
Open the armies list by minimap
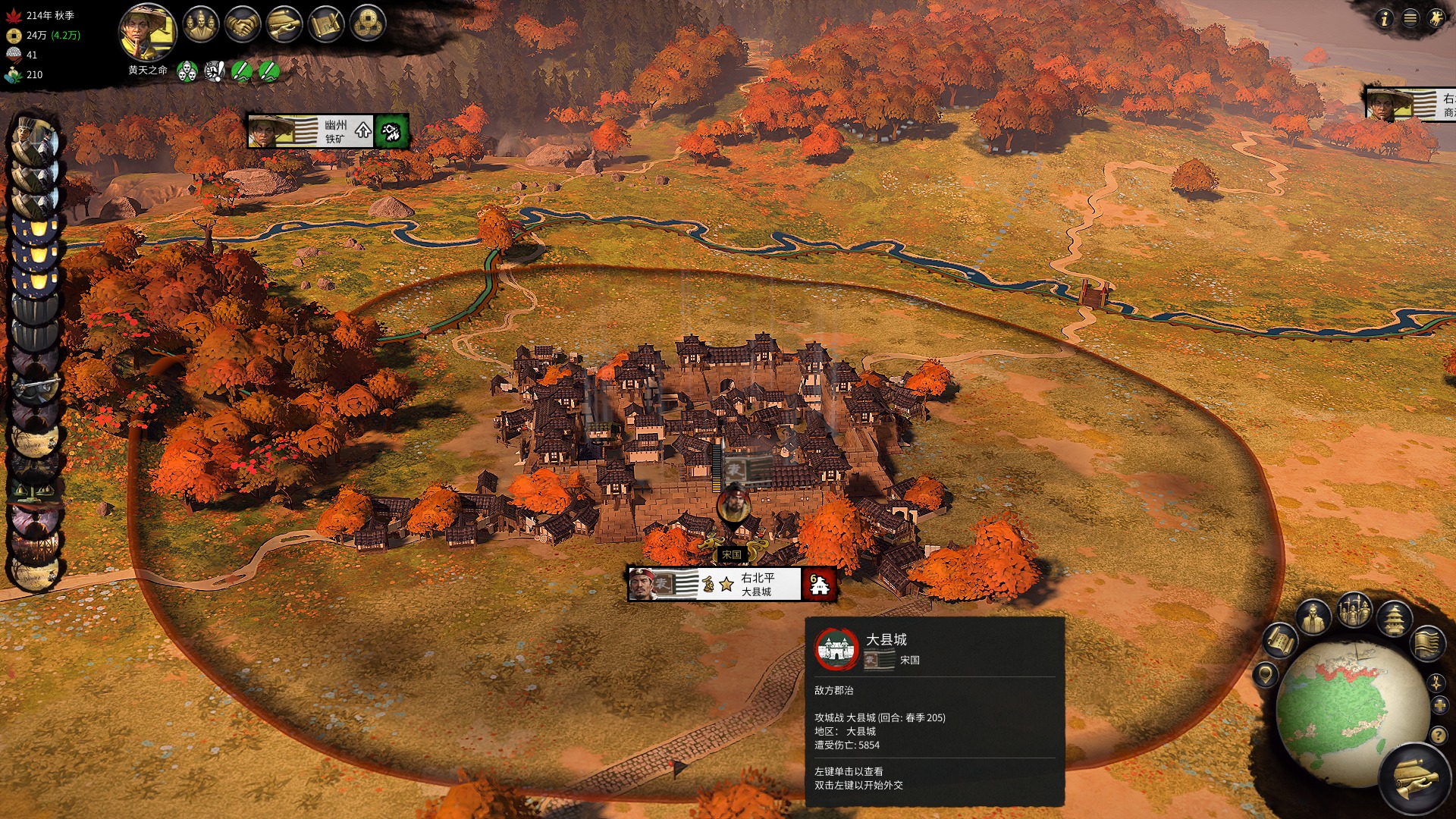click(x=1354, y=609)
